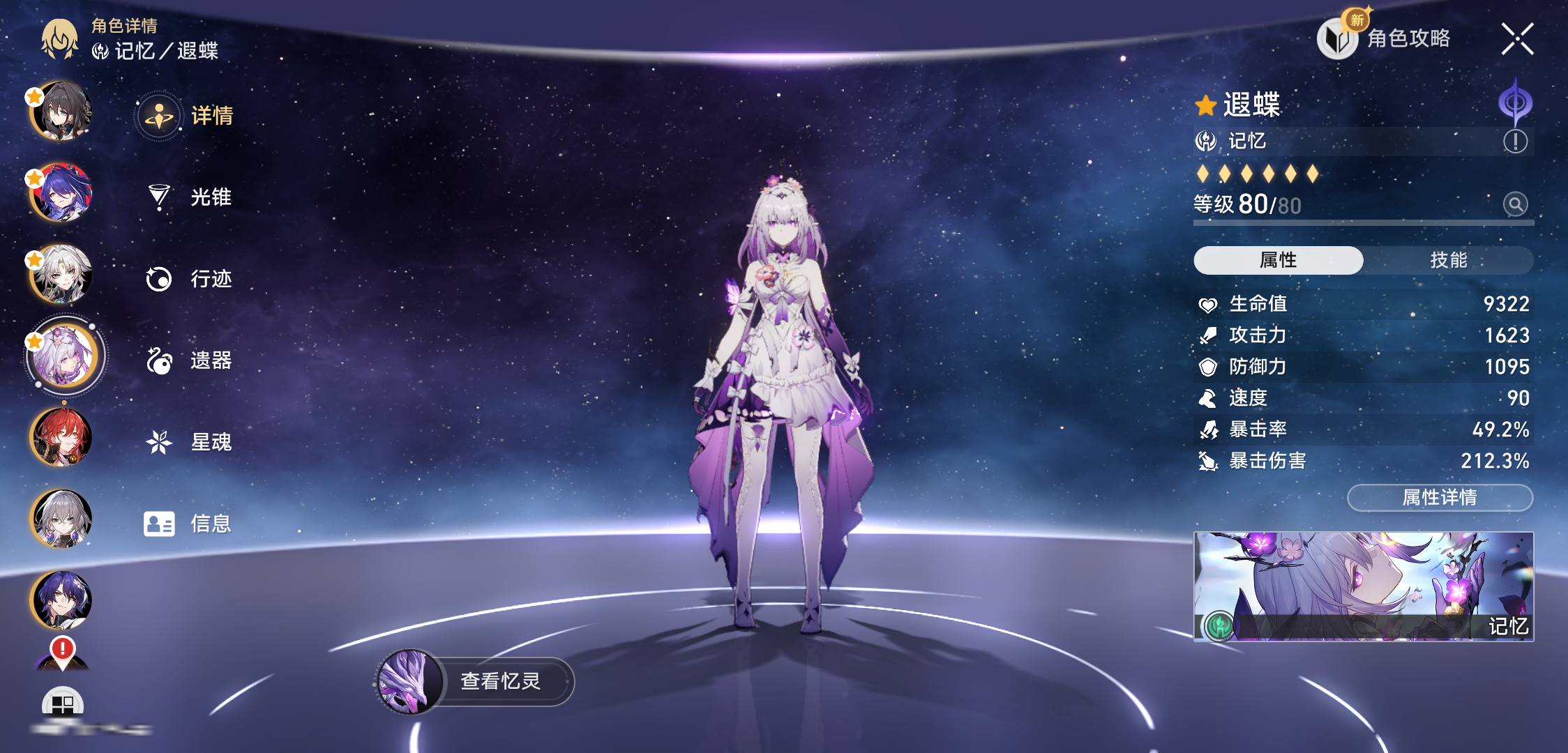Select the 属性 attributes tab
The width and height of the screenshot is (1568, 753).
tap(1278, 260)
